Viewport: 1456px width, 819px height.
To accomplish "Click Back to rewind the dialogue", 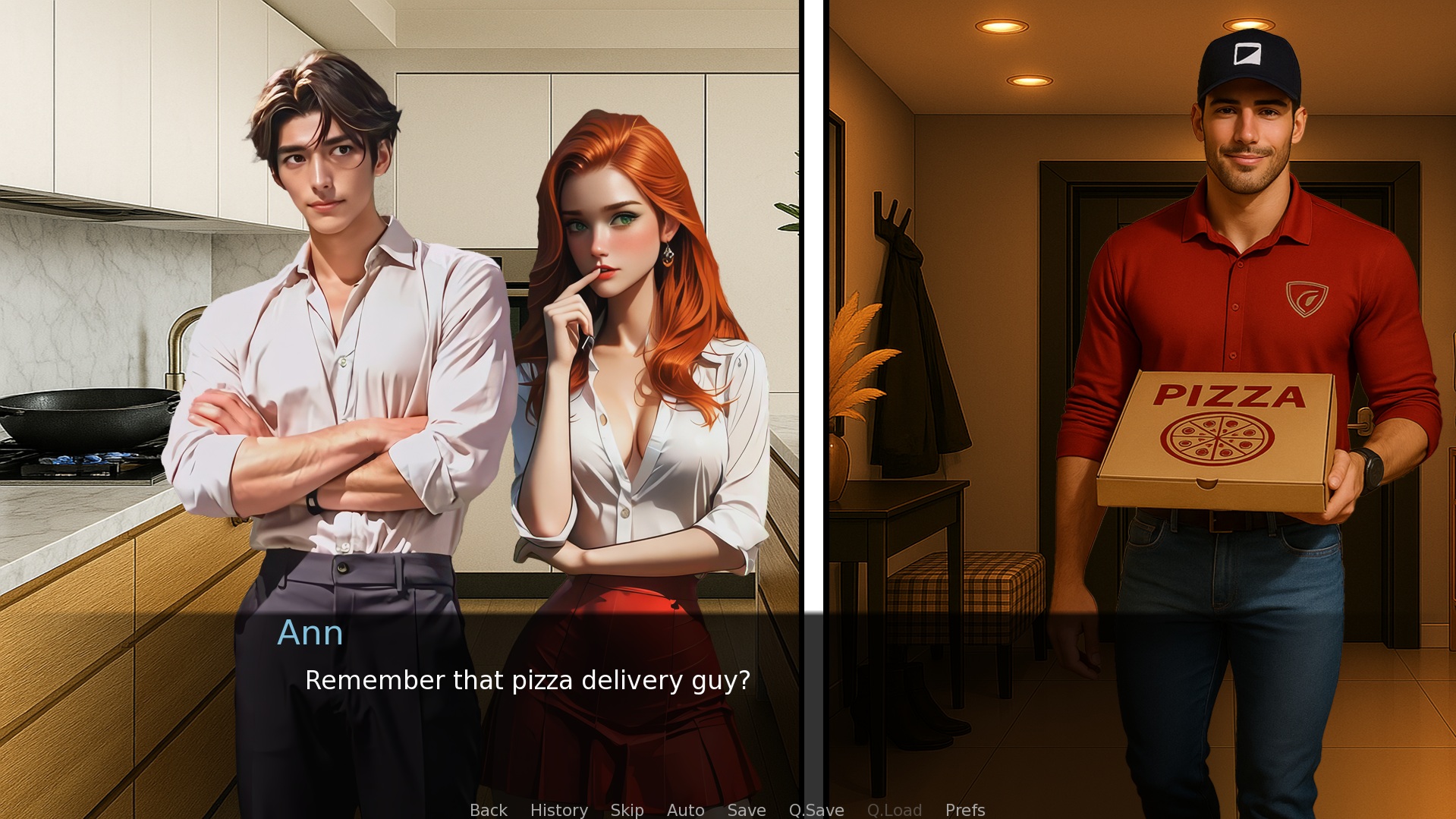I will click(488, 810).
